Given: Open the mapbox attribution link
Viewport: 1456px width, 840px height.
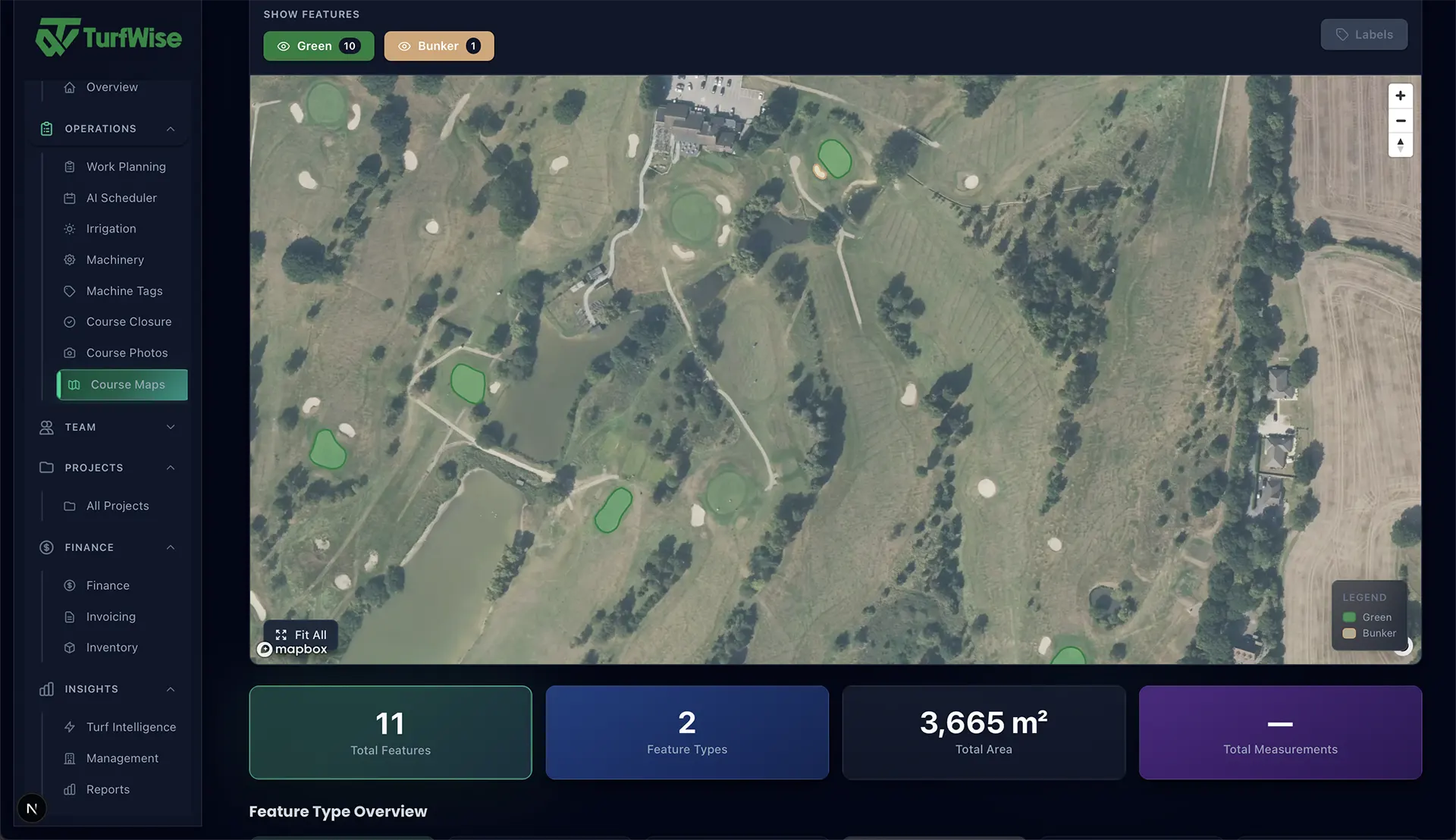Looking at the screenshot, I should click(298, 649).
